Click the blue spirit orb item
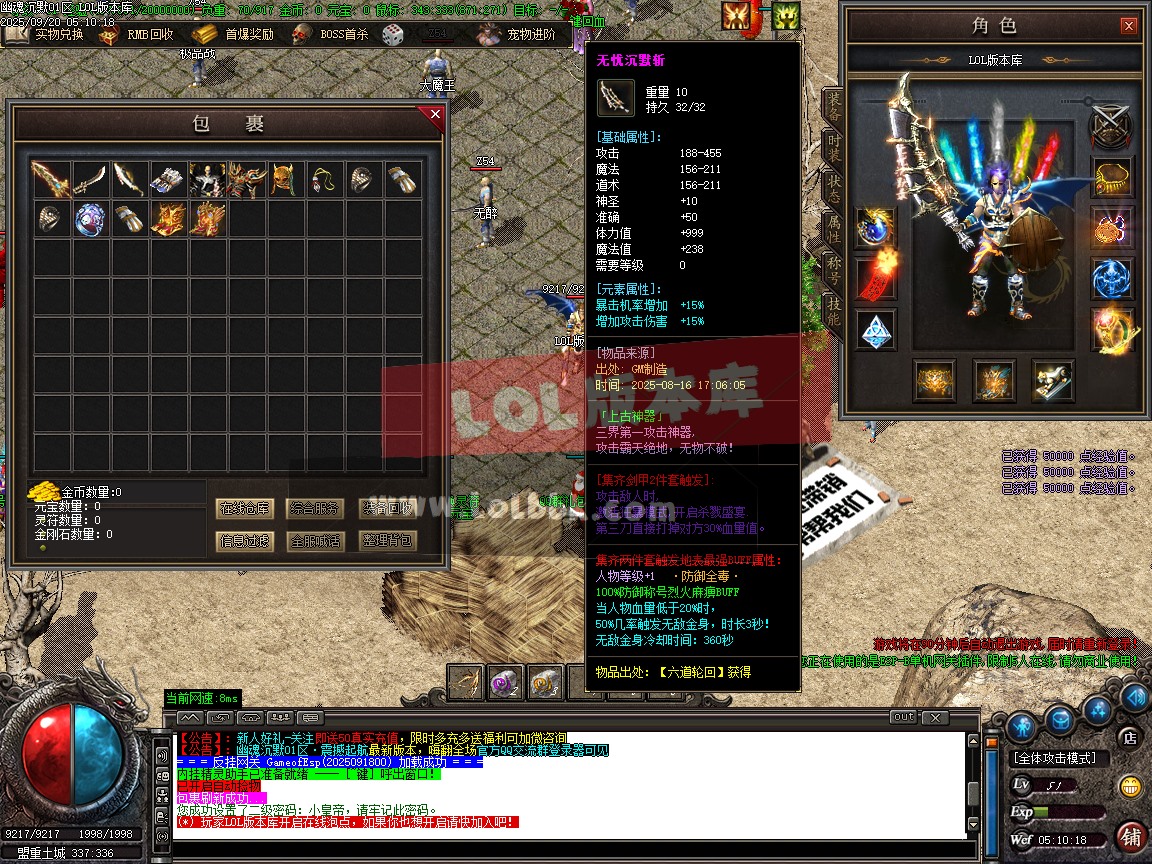 click(90, 219)
